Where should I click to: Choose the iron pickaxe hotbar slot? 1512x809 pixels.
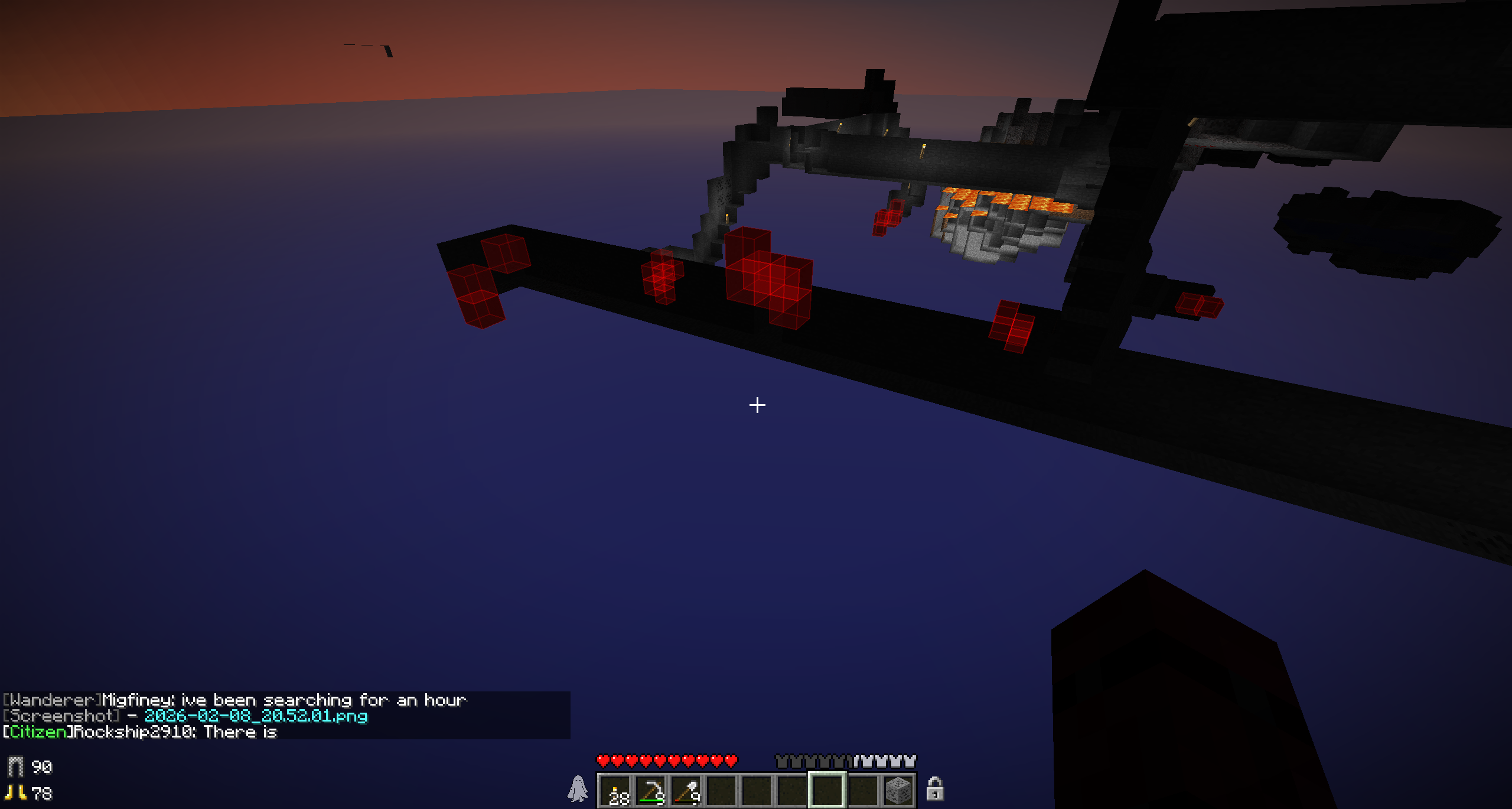650,791
